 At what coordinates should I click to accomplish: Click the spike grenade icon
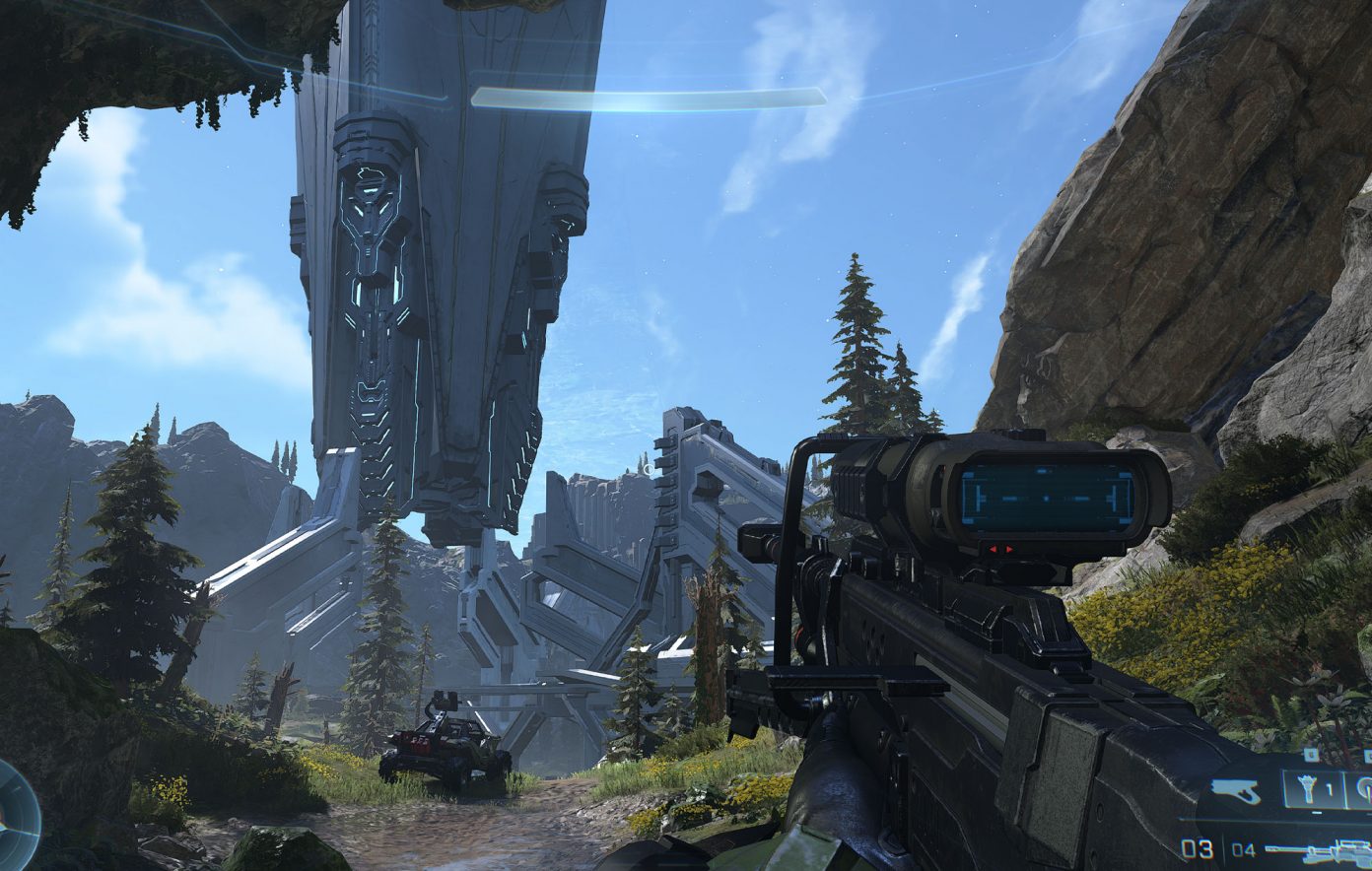(1307, 786)
